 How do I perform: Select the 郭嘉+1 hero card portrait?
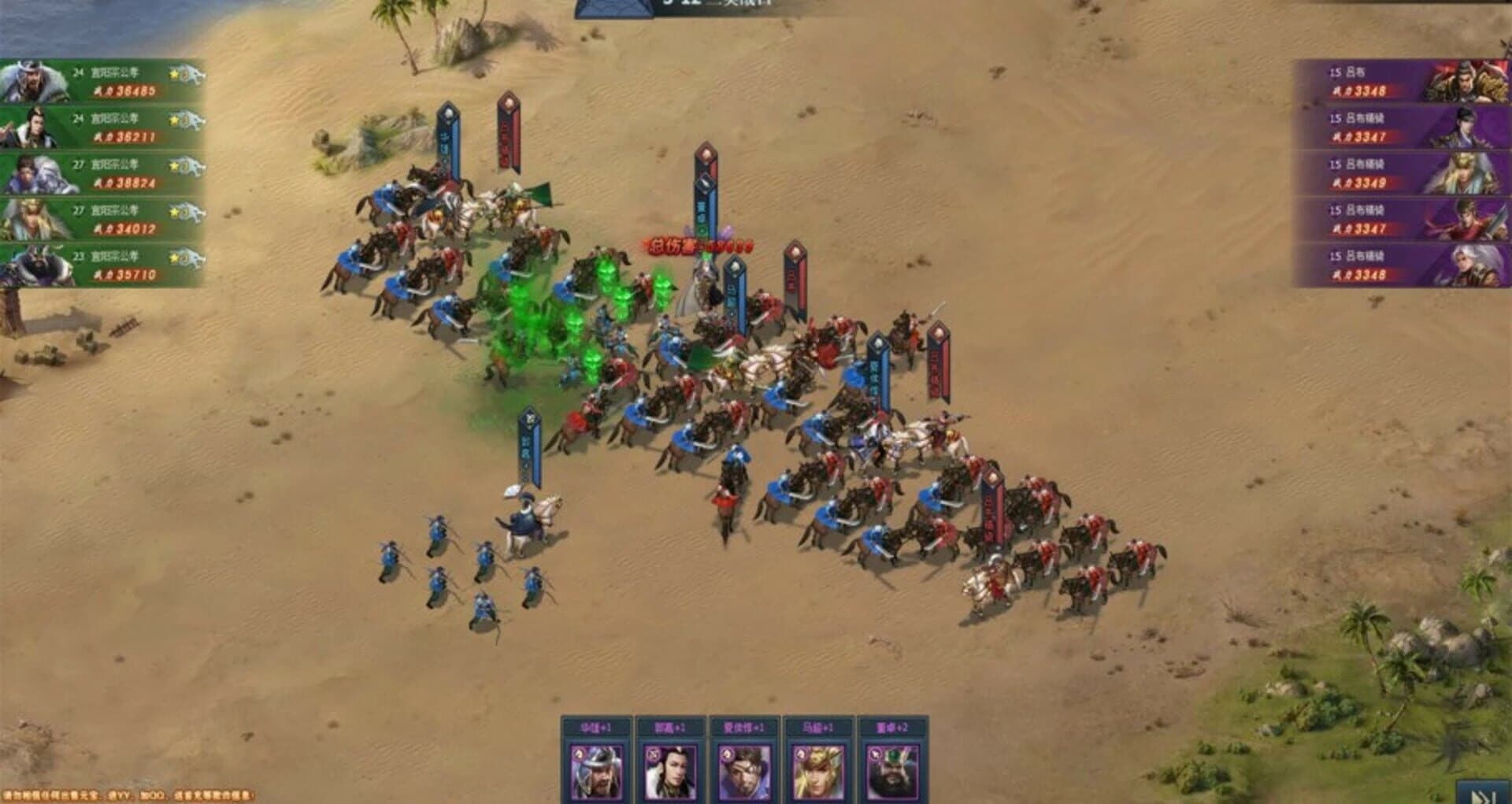pos(669,773)
